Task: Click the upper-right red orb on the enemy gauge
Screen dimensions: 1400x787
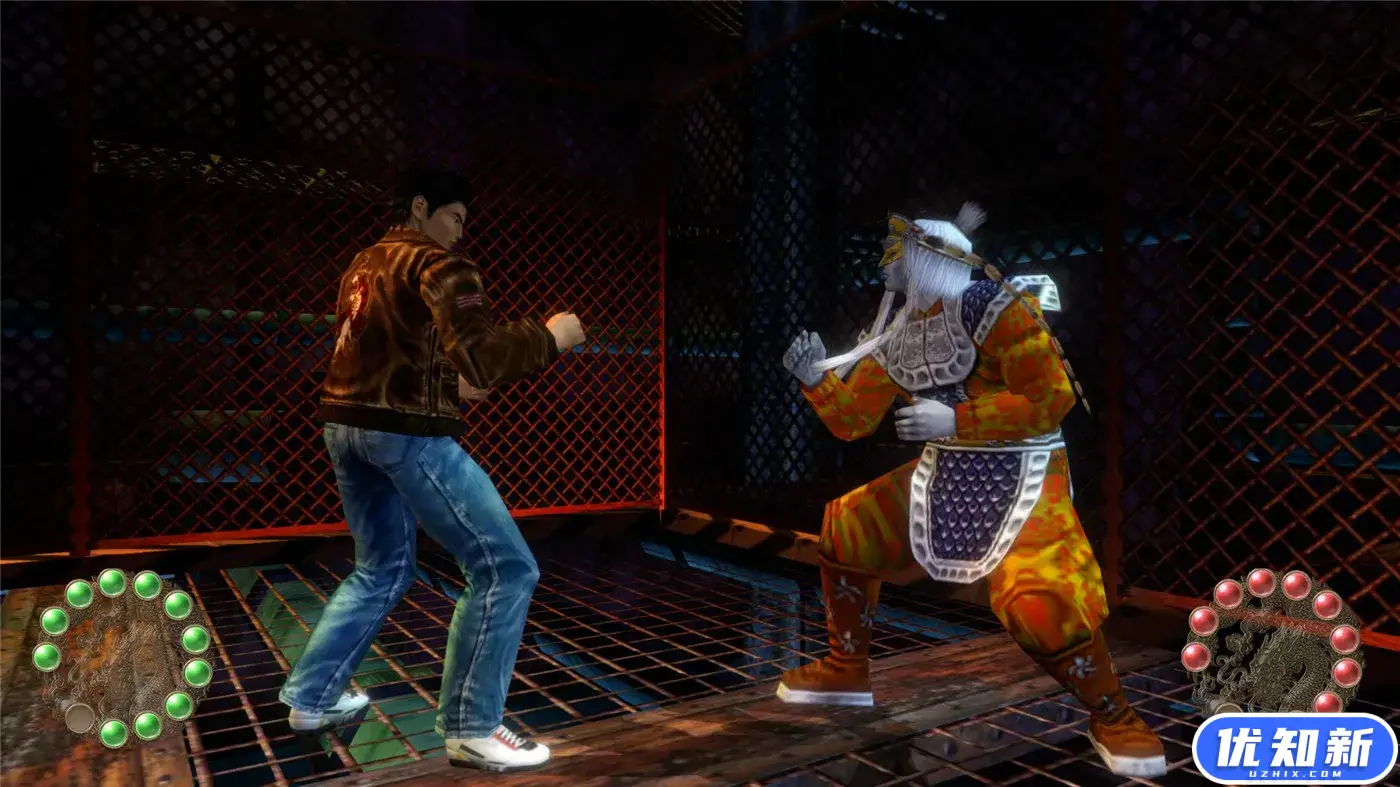Action: click(x=1327, y=606)
